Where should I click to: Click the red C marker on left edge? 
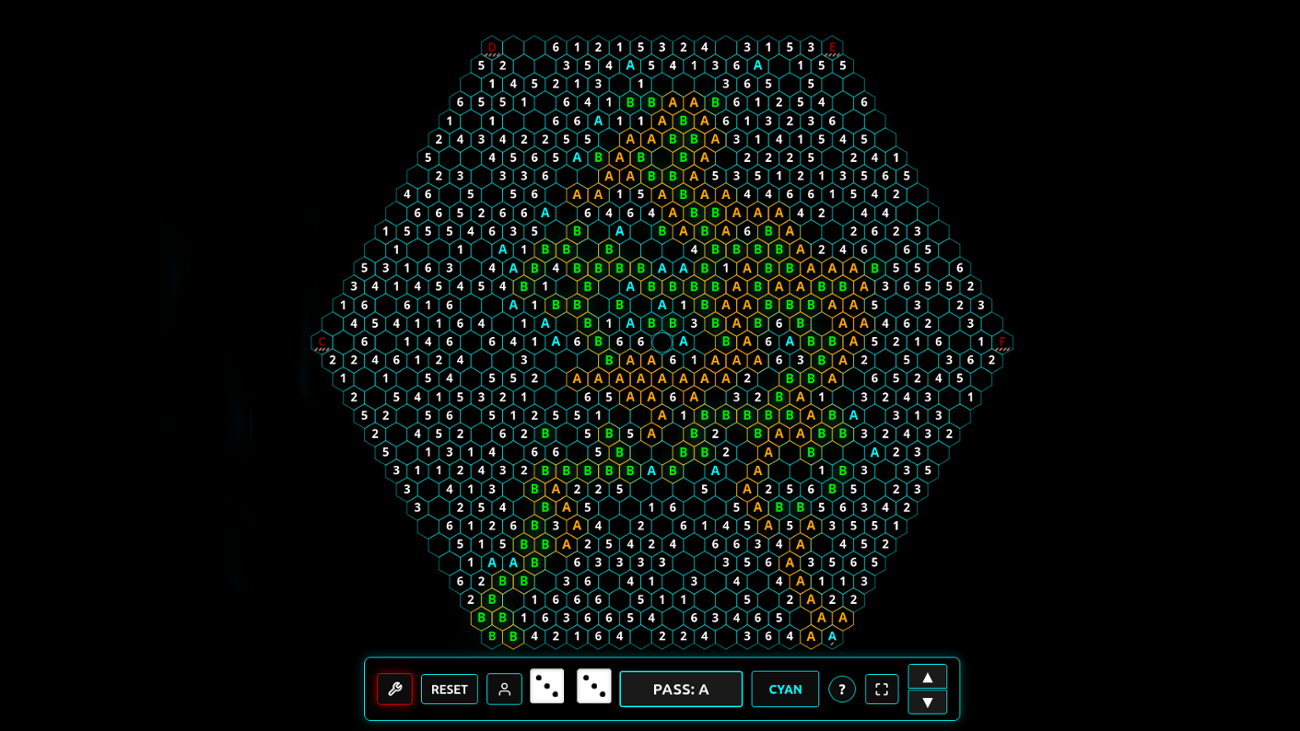320,341
